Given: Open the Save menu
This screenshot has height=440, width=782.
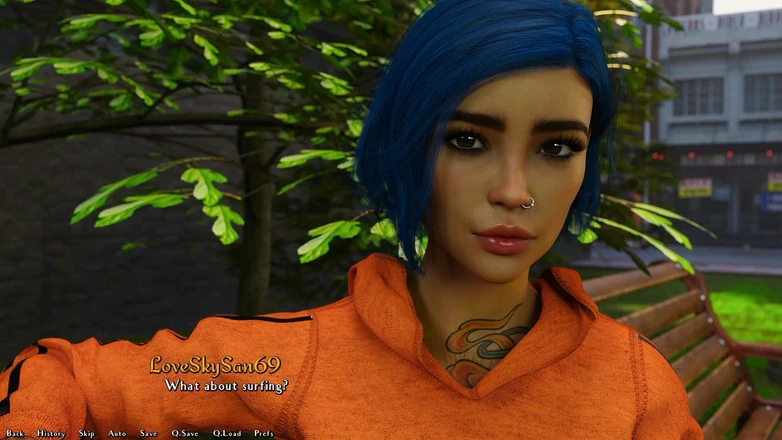Looking at the screenshot, I should tap(148, 433).
